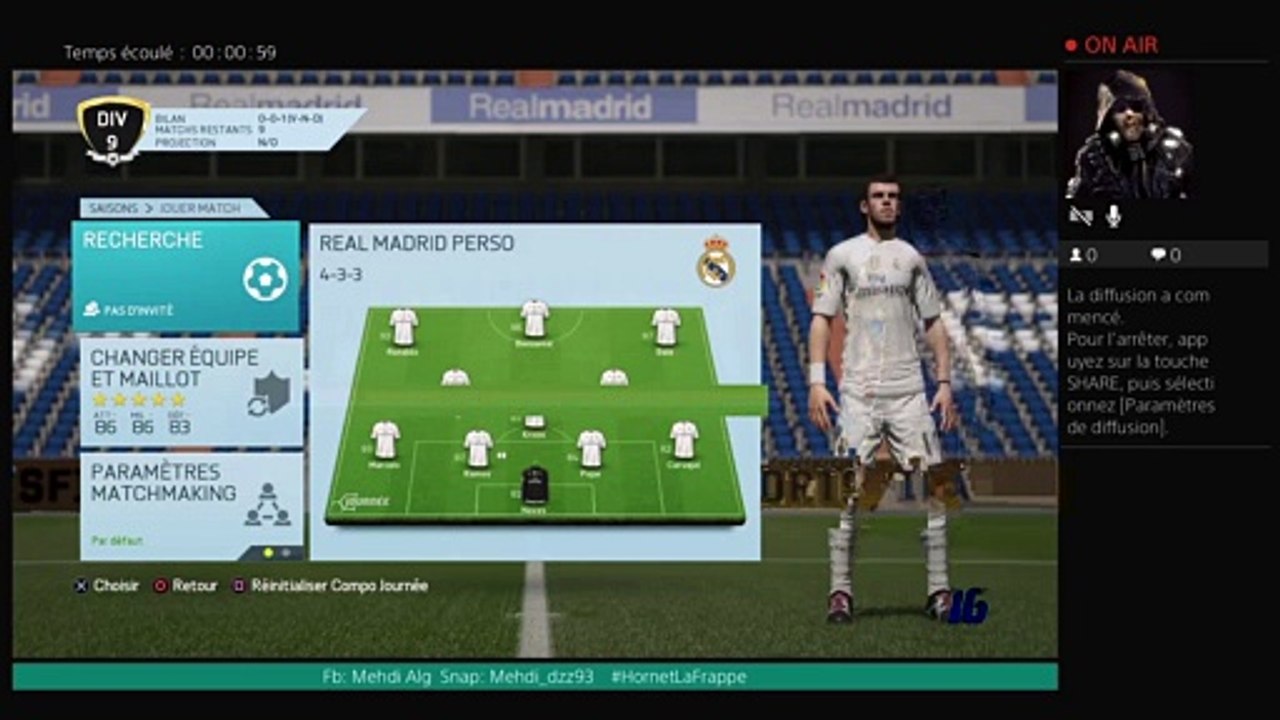
Task: Choose Kroos in midfield
Action: [x=535, y=422]
